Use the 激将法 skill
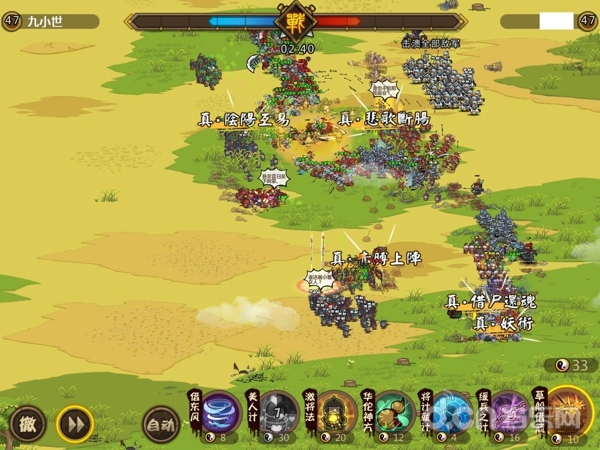Viewport: 600px width, 450px height. [336, 415]
